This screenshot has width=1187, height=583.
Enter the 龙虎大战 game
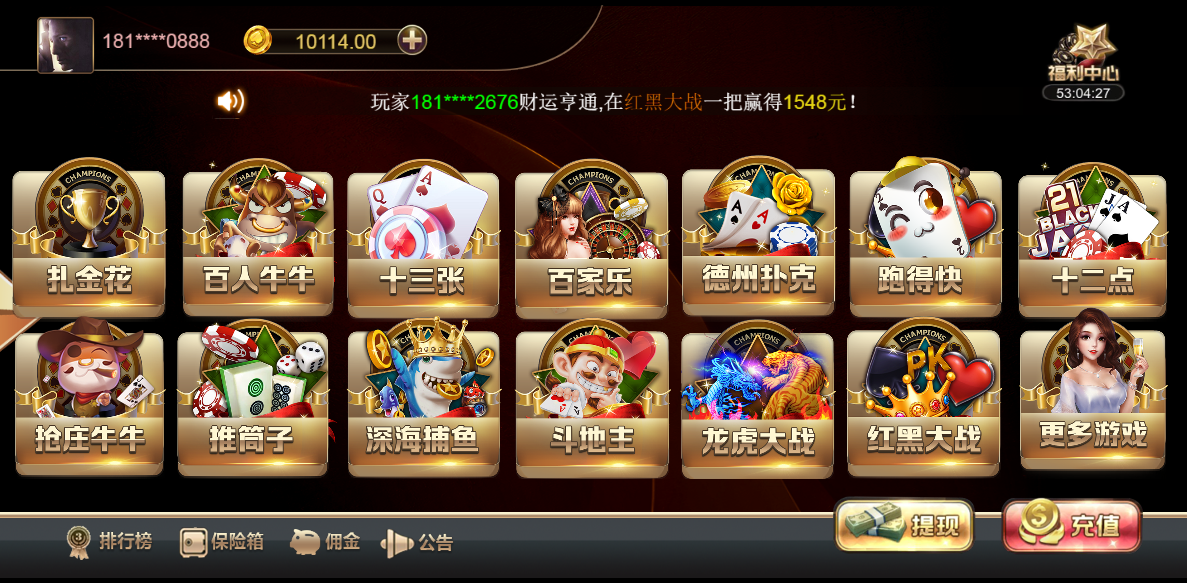click(x=758, y=406)
